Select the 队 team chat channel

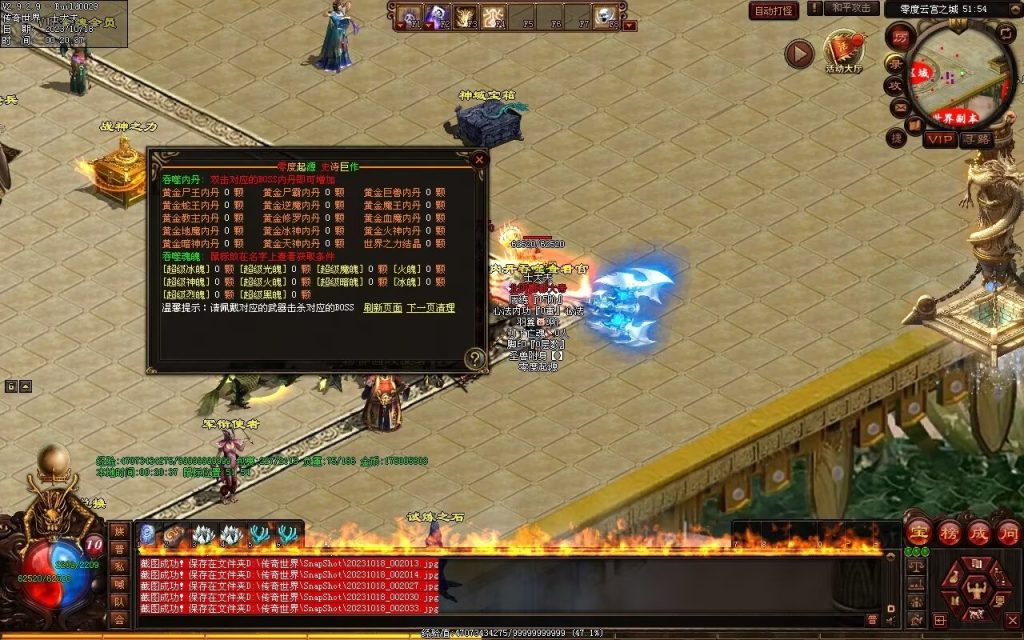tap(120, 601)
